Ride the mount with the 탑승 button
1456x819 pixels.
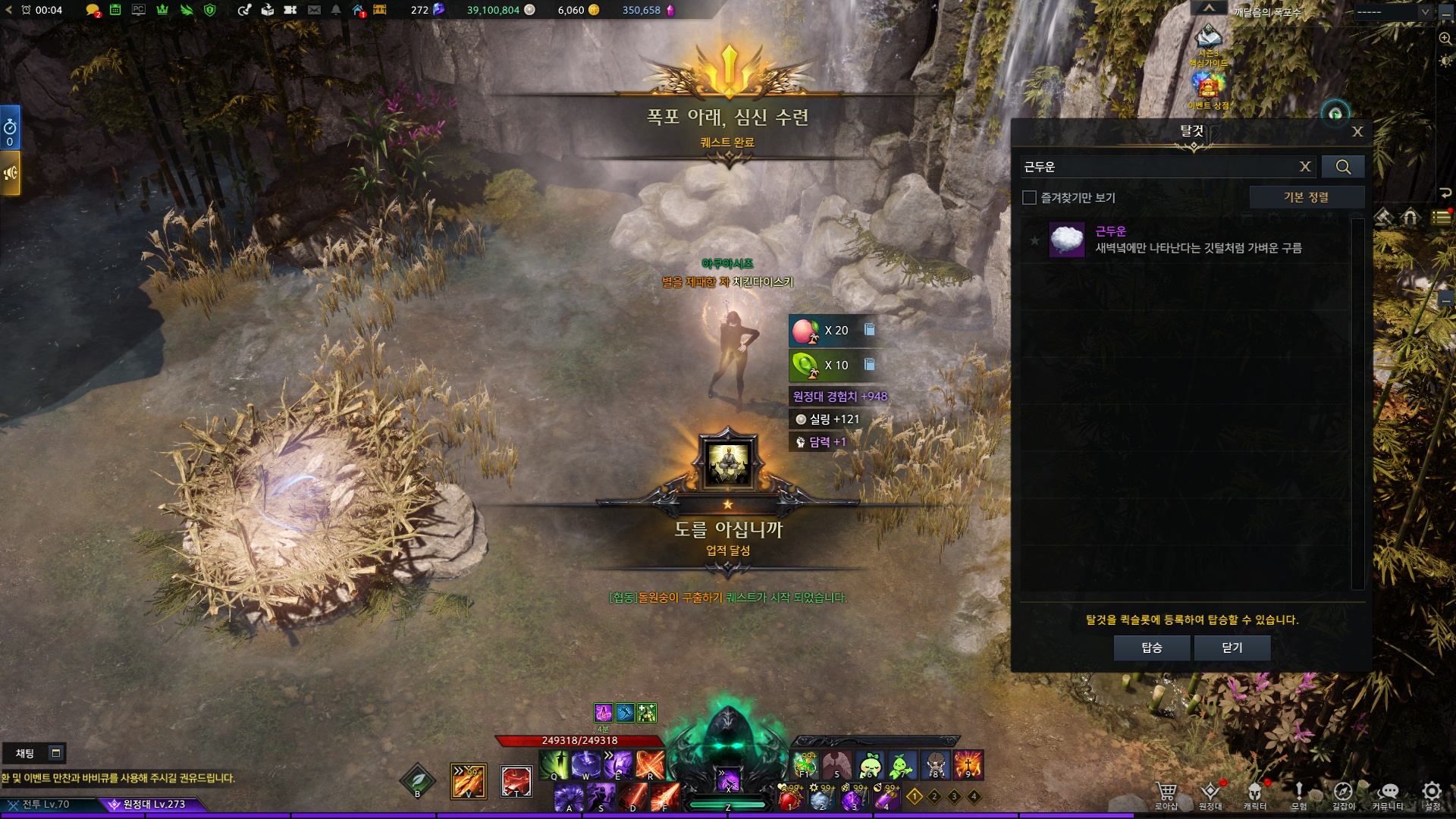[x=1151, y=648]
